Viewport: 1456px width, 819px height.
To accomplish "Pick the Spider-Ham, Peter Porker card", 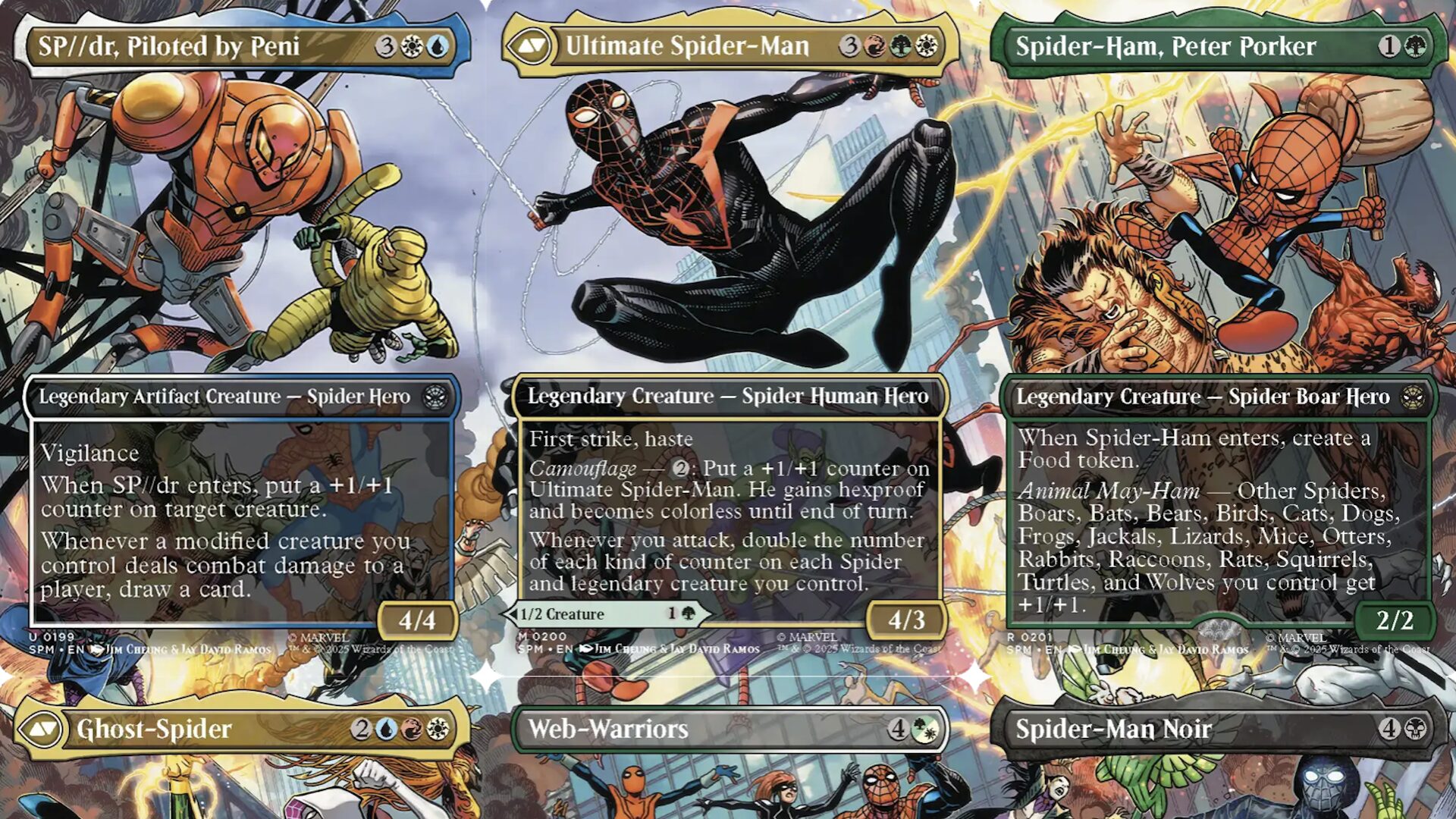I will [x=1217, y=334].
